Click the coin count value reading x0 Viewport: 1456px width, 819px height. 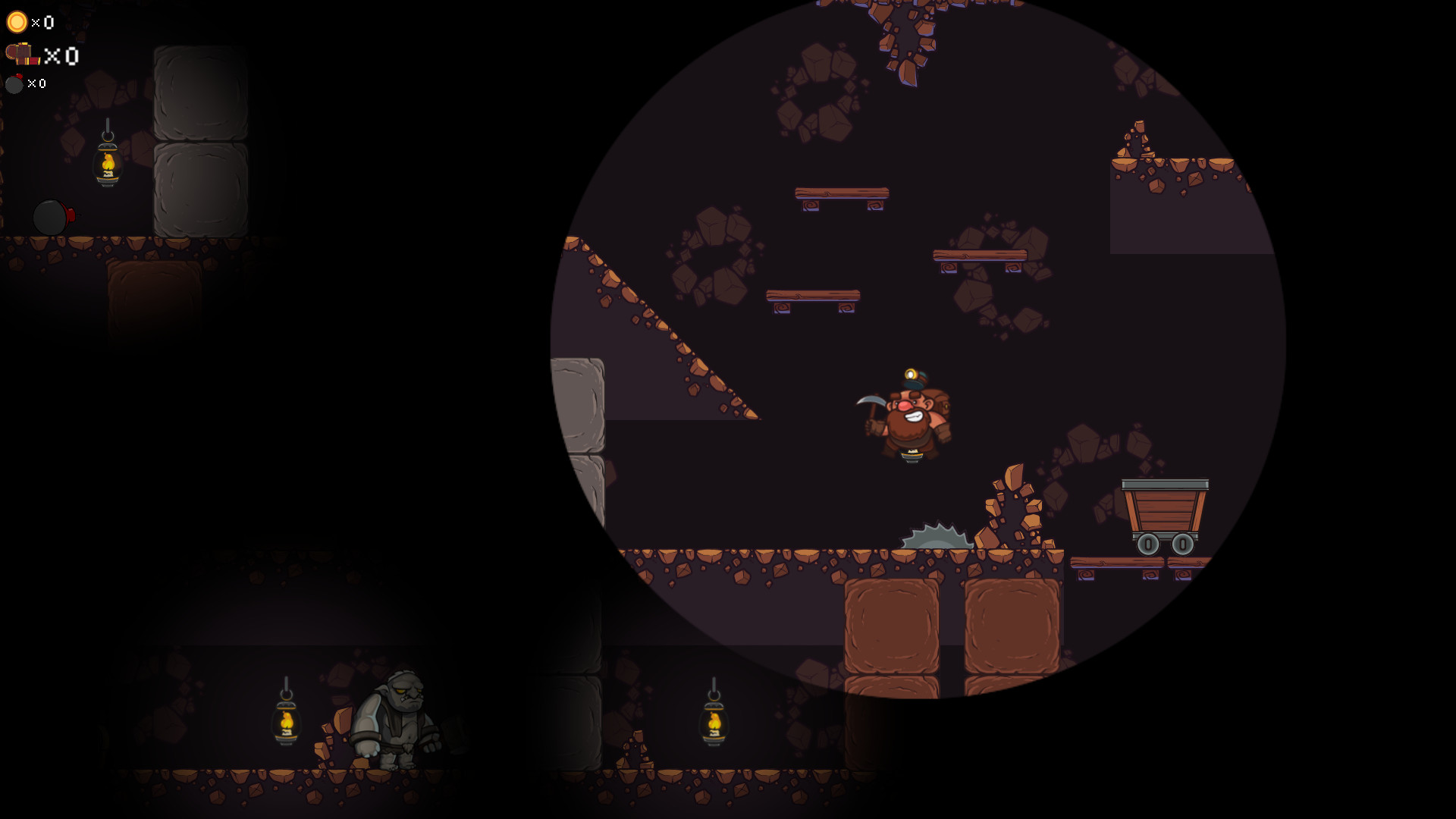pos(42,23)
